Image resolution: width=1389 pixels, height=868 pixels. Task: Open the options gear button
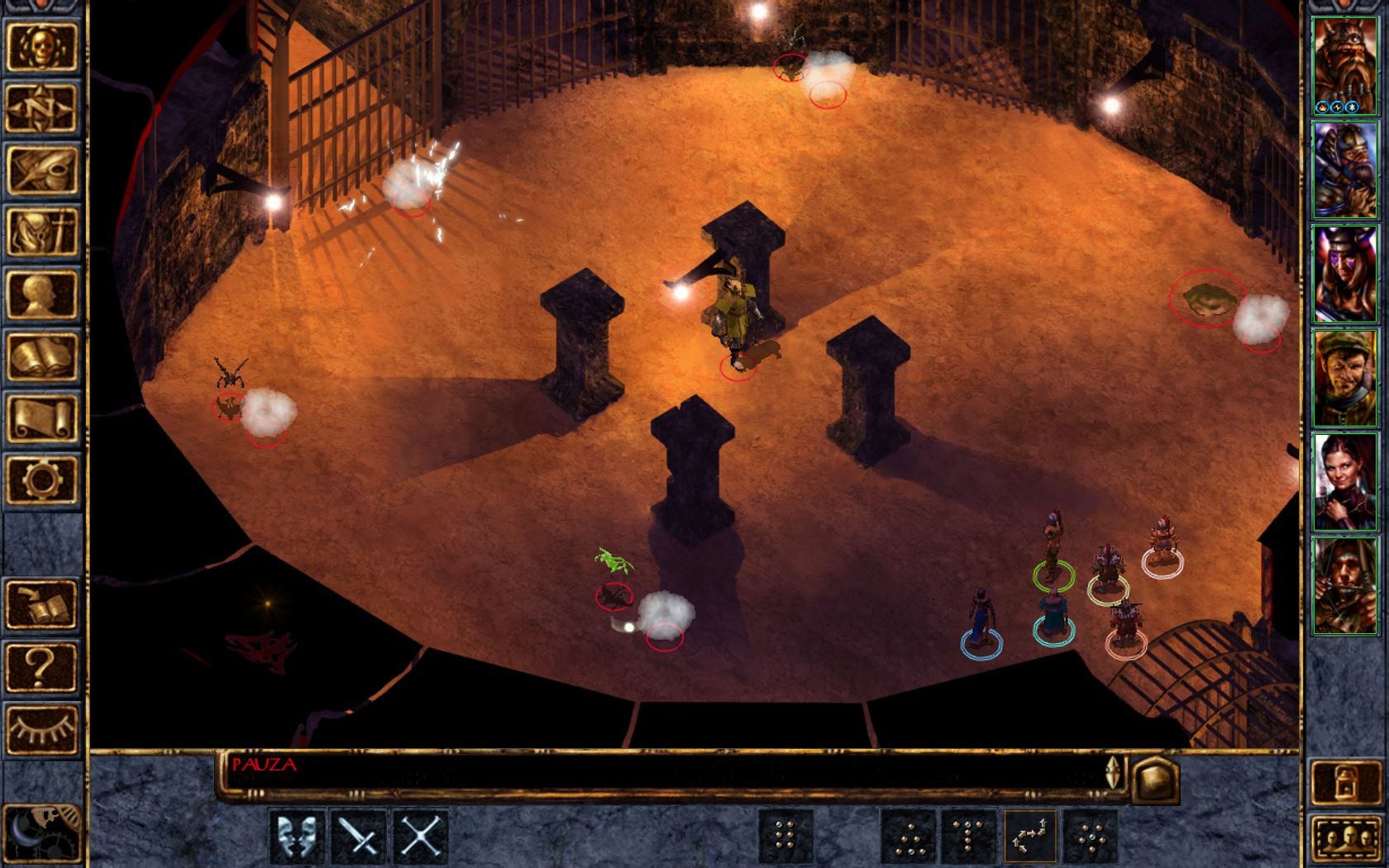coord(41,480)
